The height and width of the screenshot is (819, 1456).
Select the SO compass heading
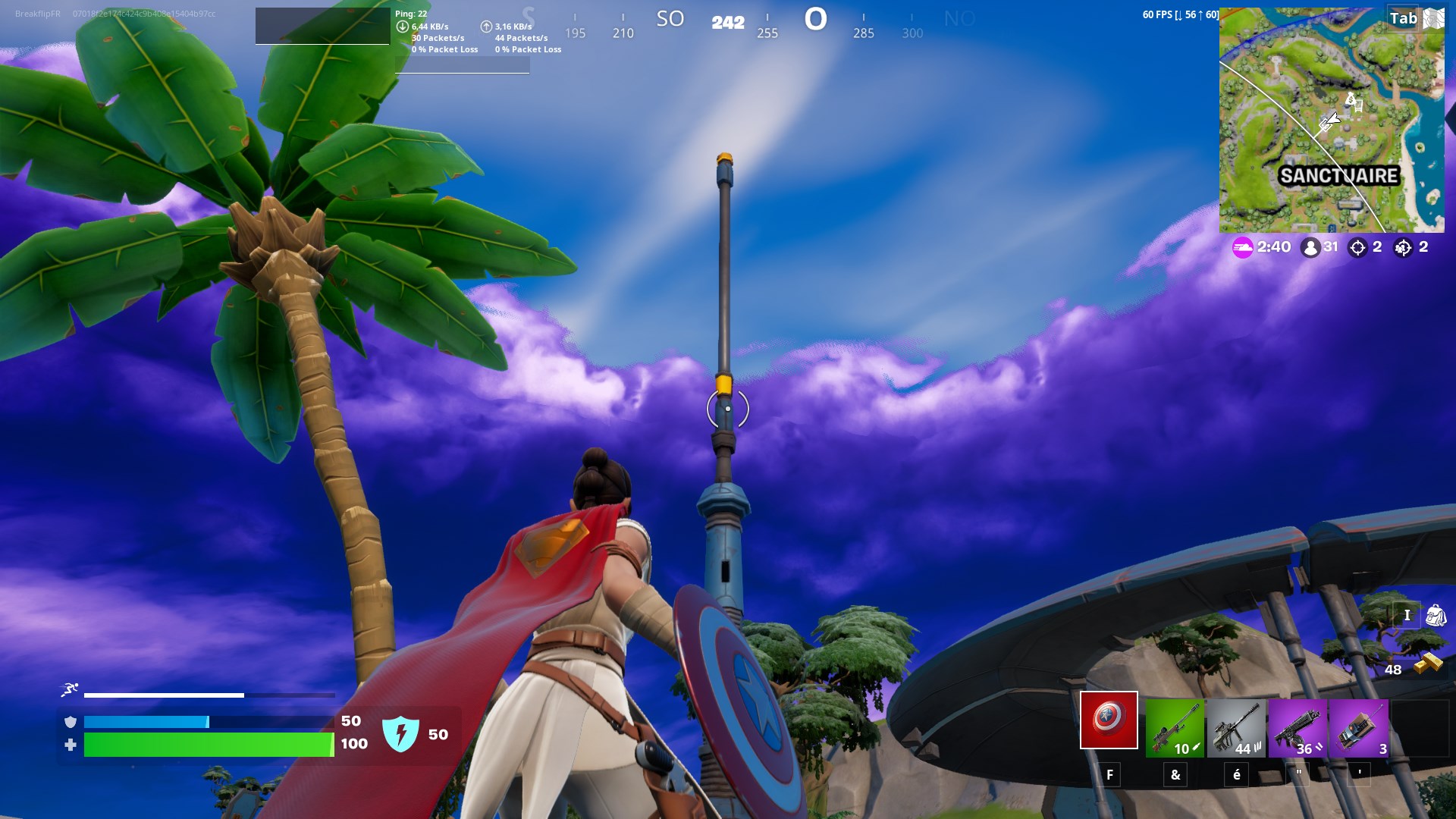[x=670, y=20]
